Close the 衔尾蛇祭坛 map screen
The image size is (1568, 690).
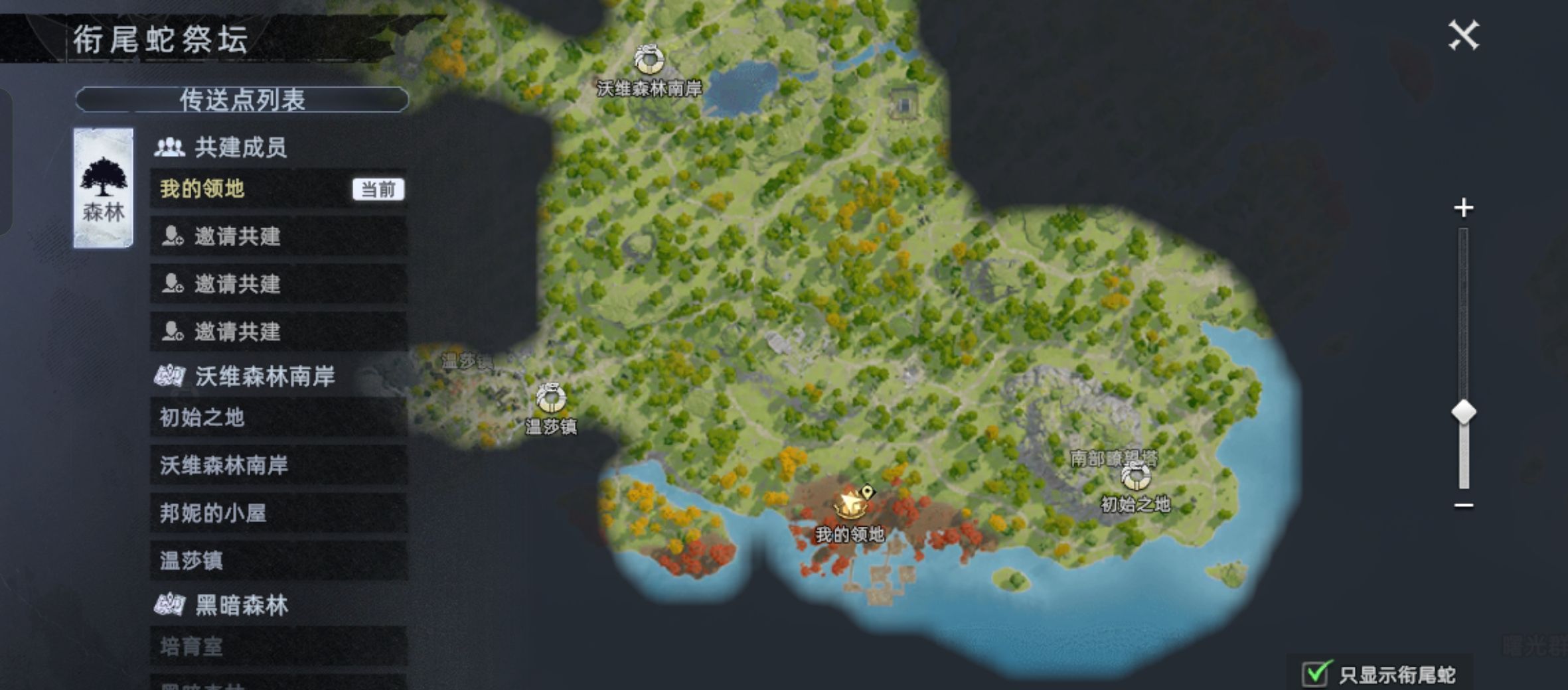(x=1463, y=35)
